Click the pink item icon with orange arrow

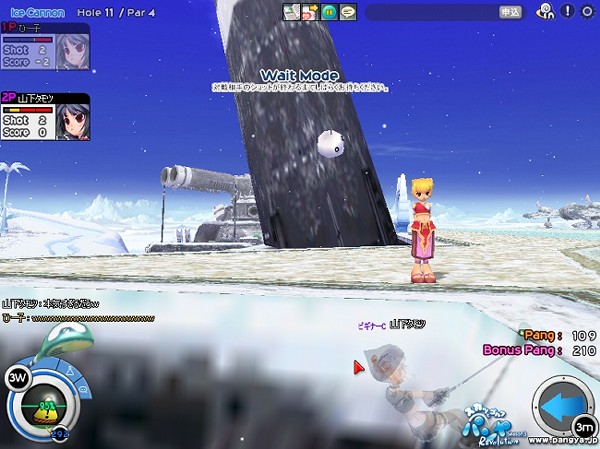coord(309,12)
